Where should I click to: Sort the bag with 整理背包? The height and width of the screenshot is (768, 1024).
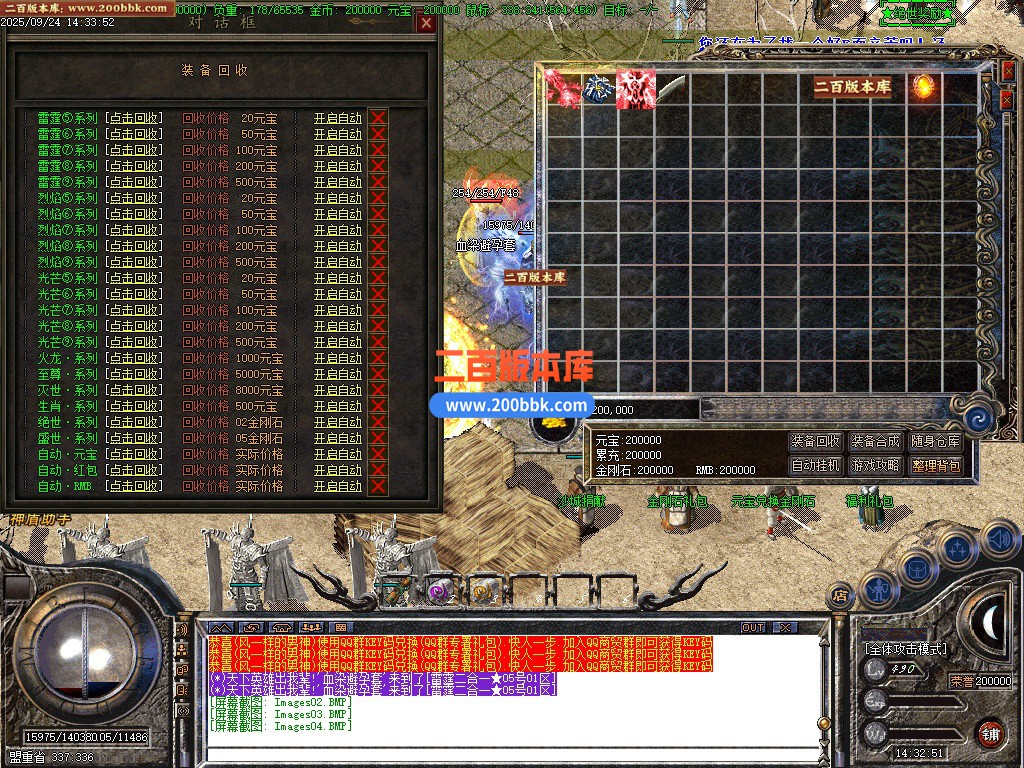pos(936,465)
